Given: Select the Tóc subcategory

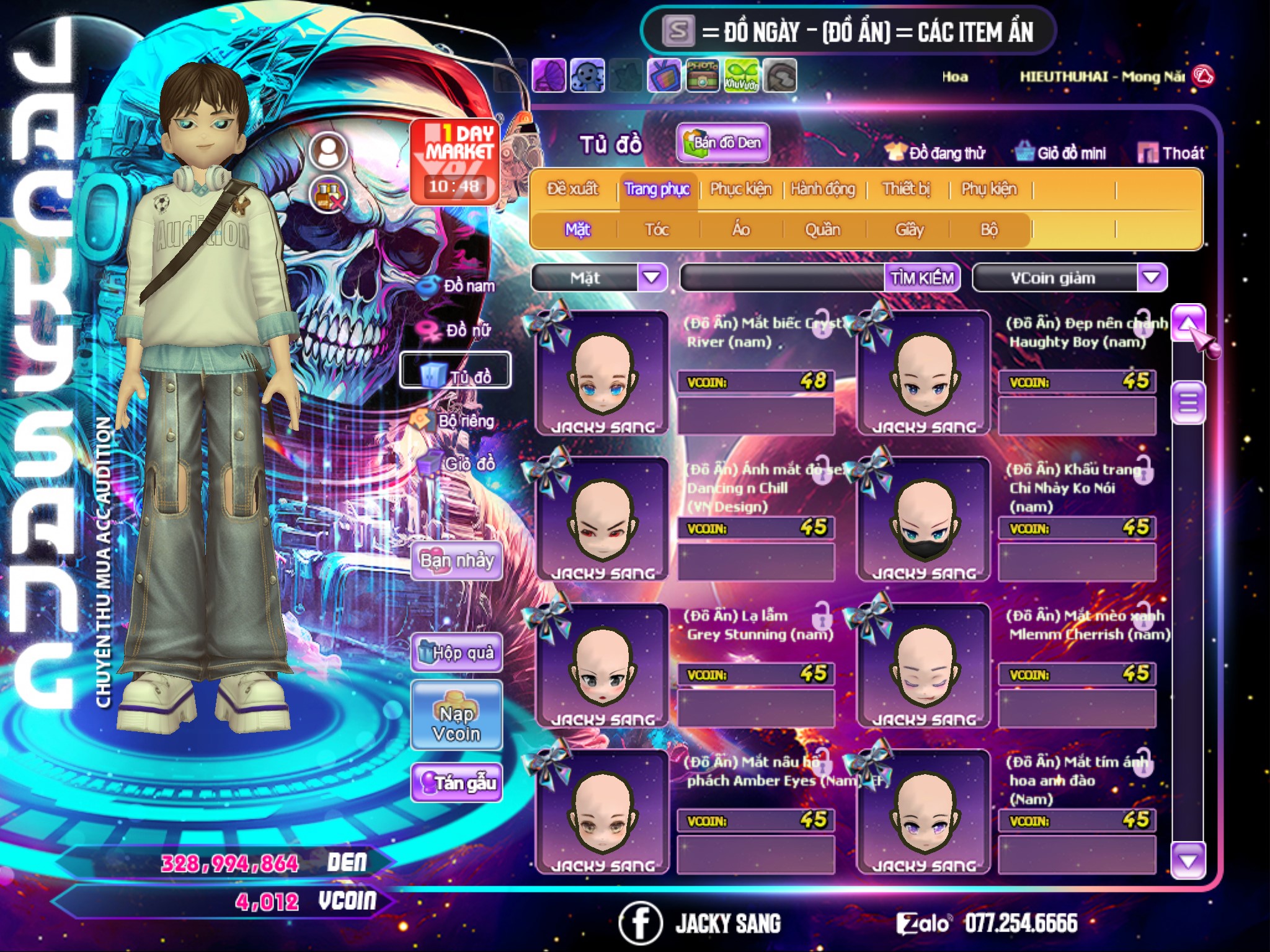Looking at the screenshot, I should pyautogui.click(x=657, y=230).
